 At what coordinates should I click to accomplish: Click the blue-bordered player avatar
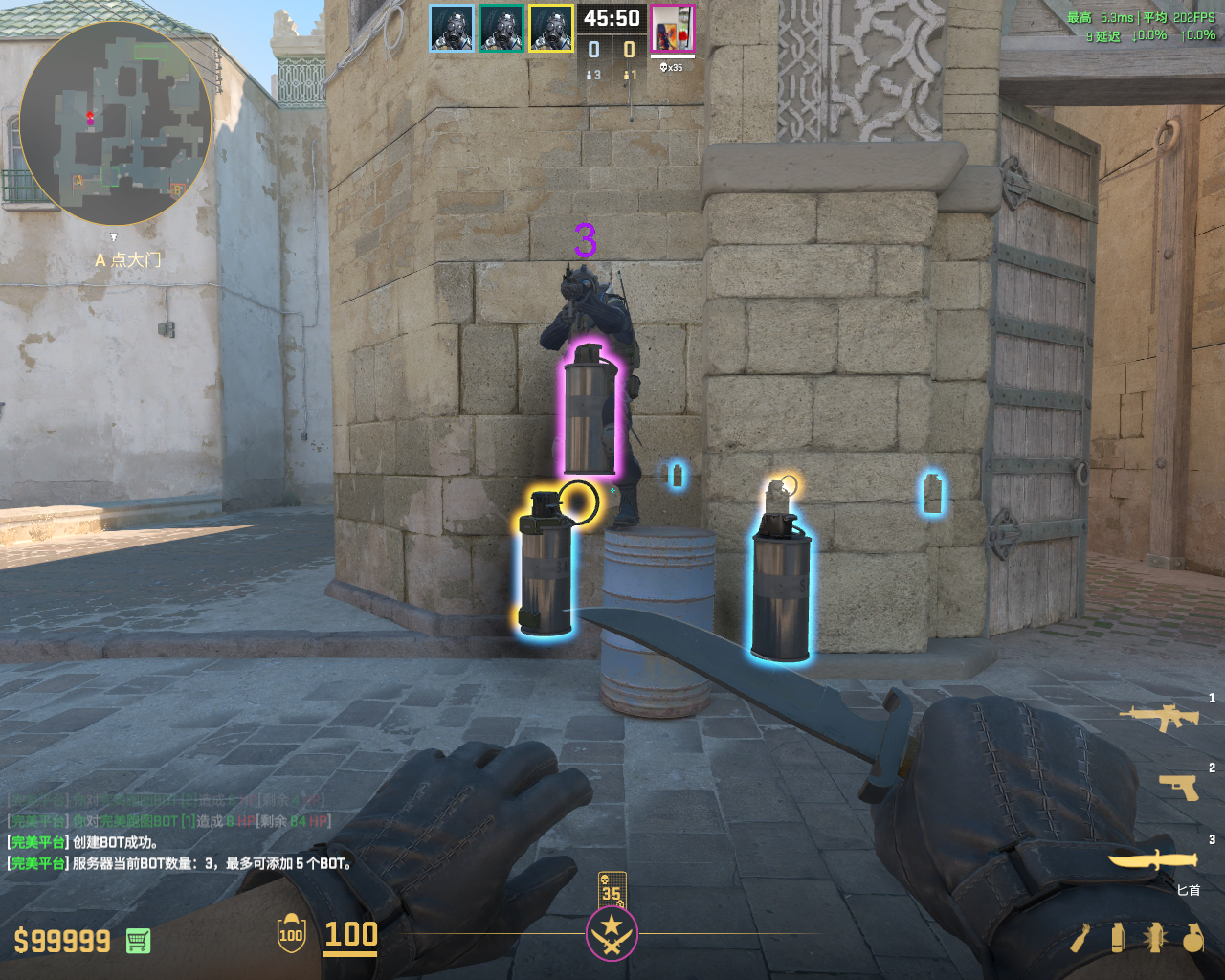pos(452,29)
